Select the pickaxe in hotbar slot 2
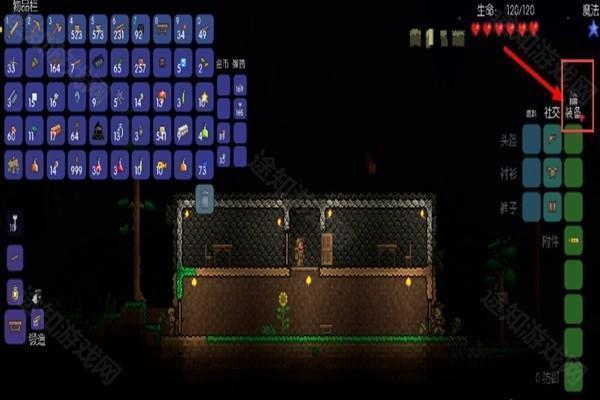The height and width of the screenshot is (400, 600). tap(36, 30)
